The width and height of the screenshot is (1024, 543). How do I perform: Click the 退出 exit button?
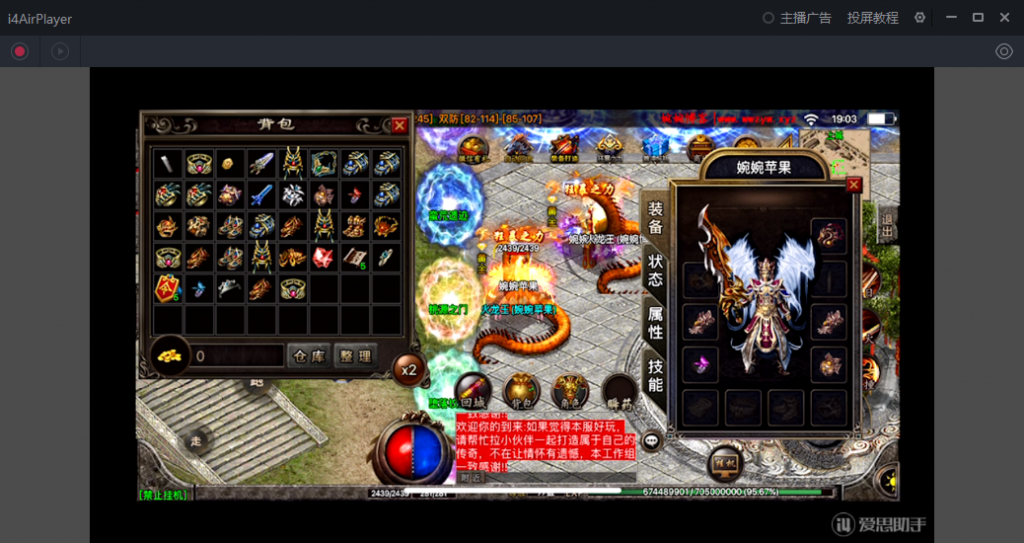click(886, 227)
